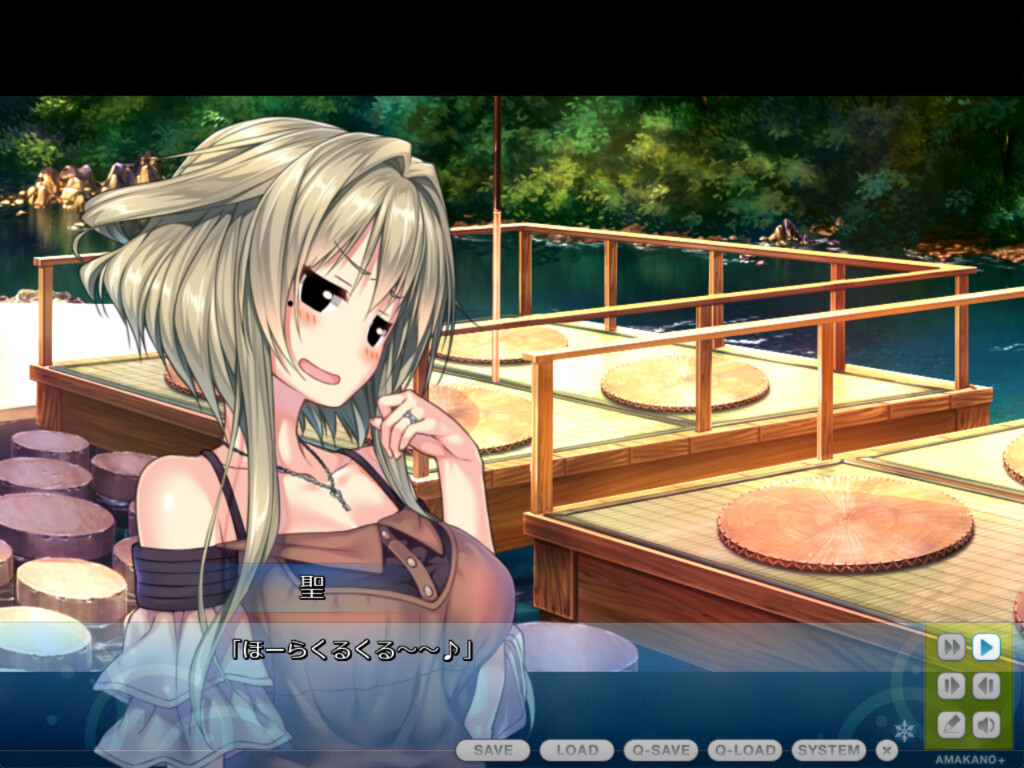Hide the message window with the X button
Viewport: 1024px width, 768px height.
pyautogui.click(x=887, y=750)
